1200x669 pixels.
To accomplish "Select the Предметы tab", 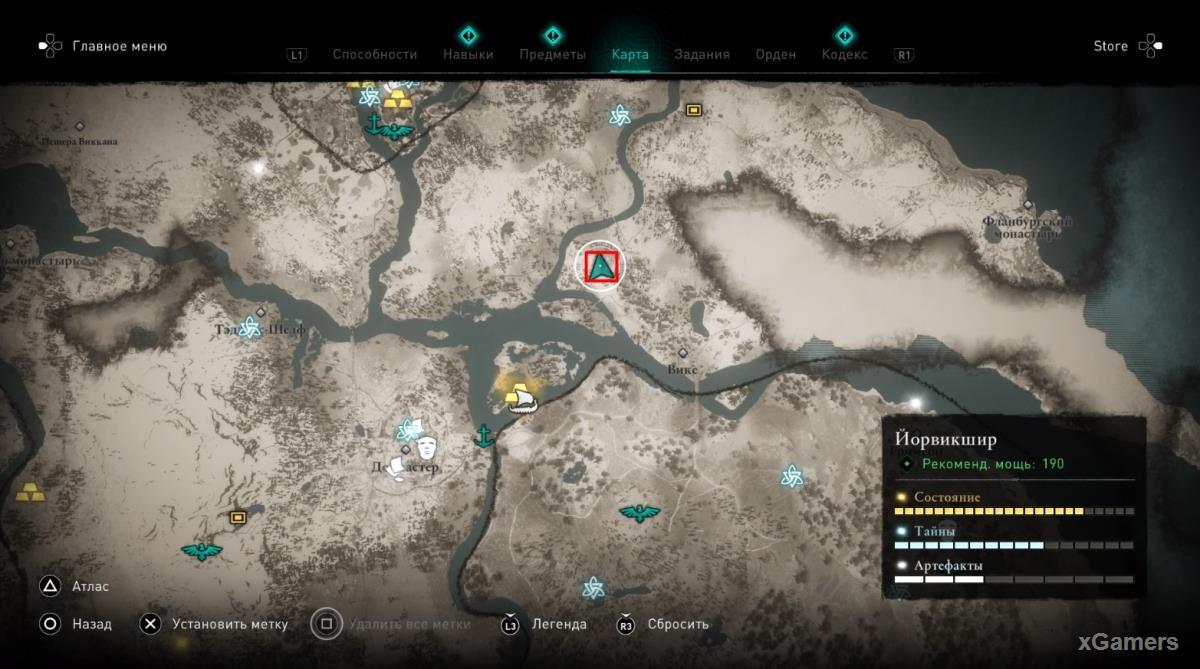I will point(552,55).
